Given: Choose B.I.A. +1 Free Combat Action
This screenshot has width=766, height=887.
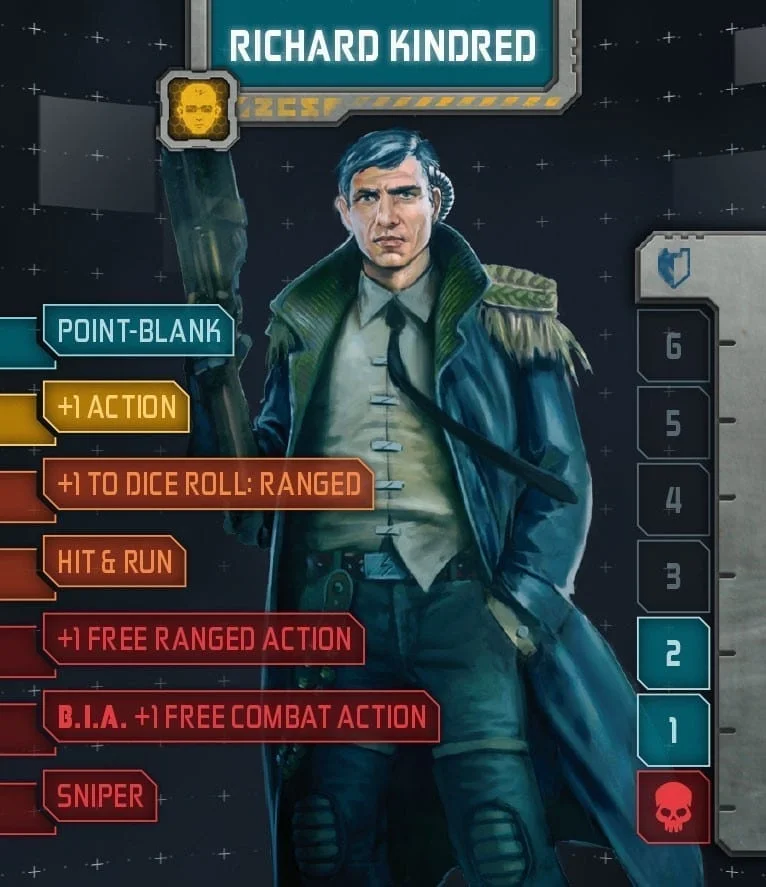Looking at the screenshot, I should pos(241,716).
